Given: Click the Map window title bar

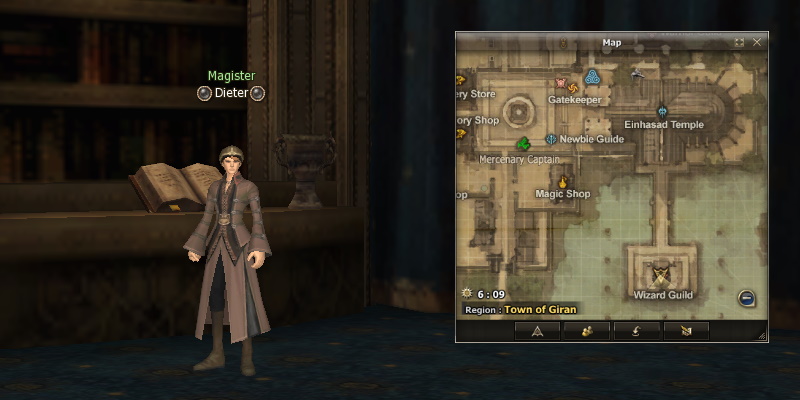Looking at the screenshot, I should click(x=610, y=42).
